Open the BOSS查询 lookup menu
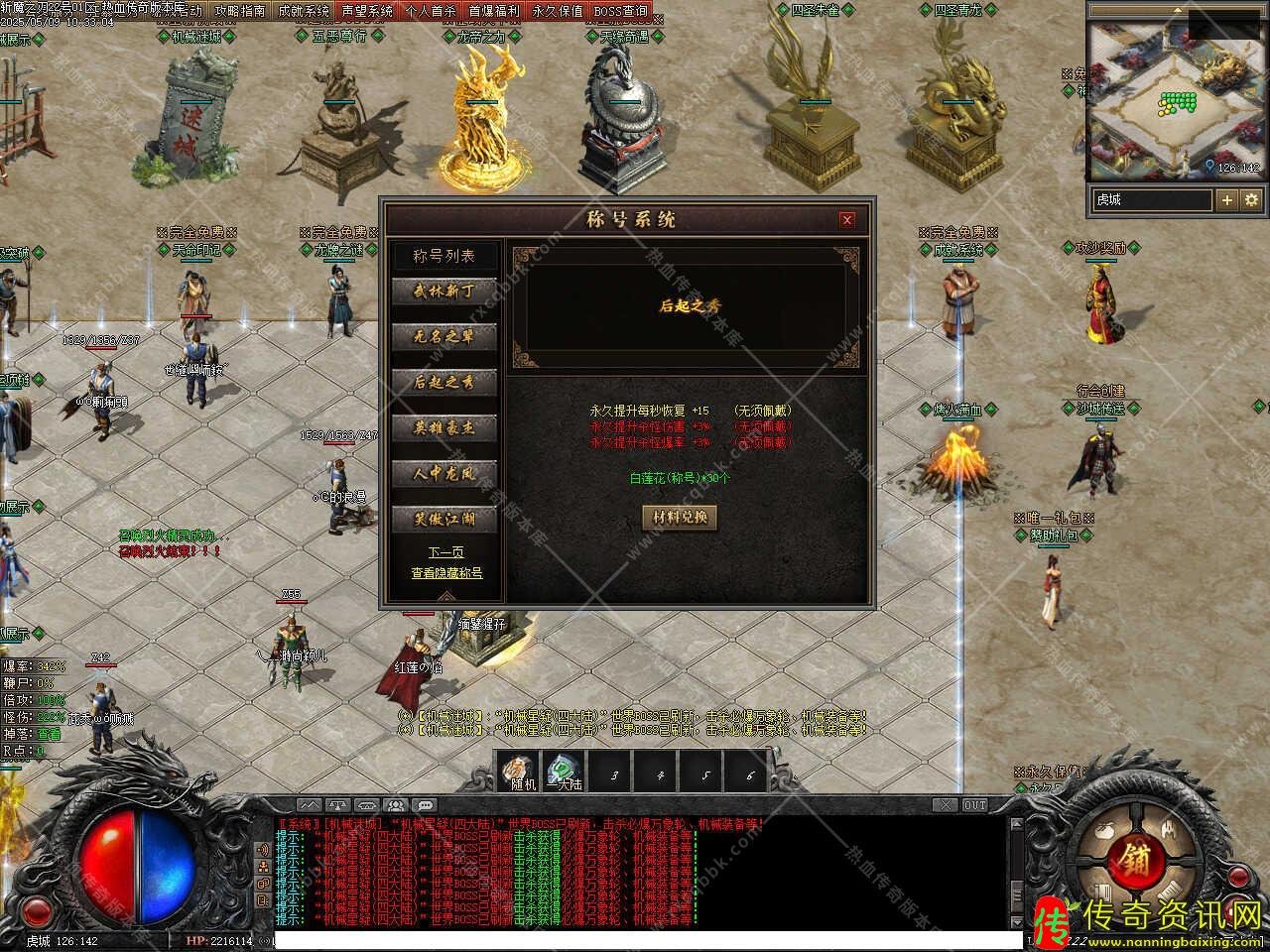The image size is (1270, 952). (x=620, y=11)
